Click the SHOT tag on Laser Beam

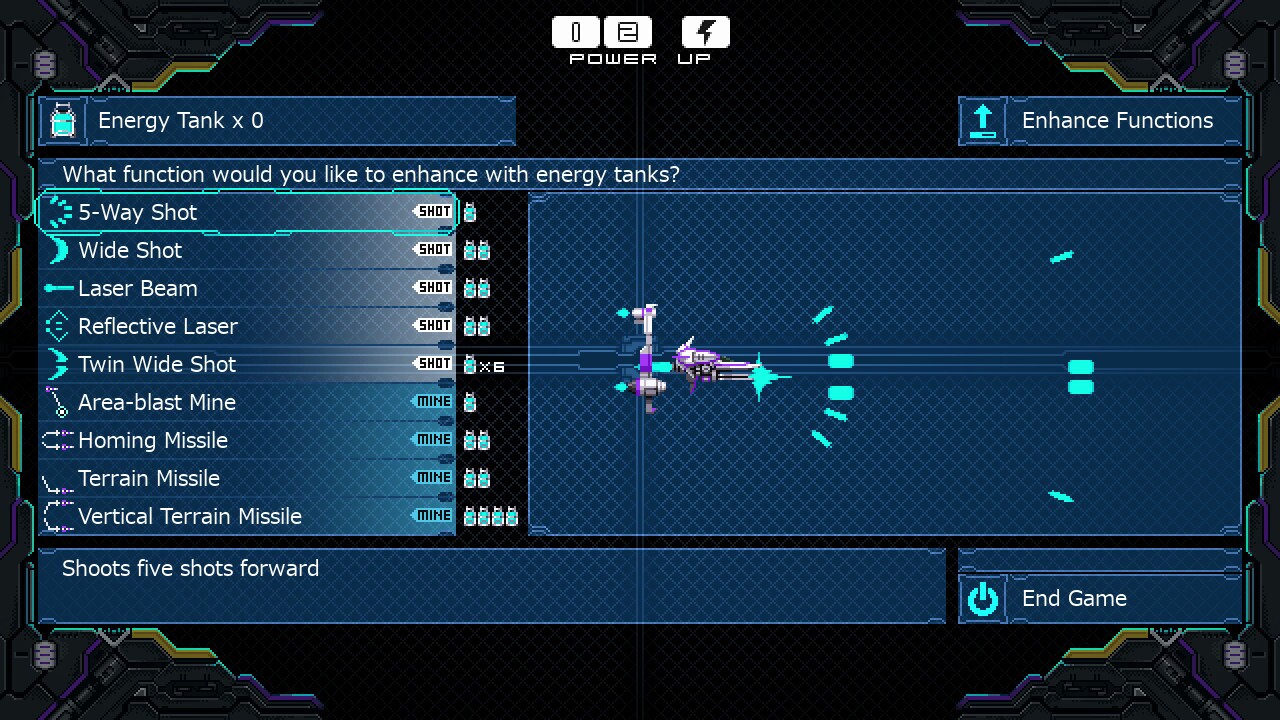pos(433,287)
